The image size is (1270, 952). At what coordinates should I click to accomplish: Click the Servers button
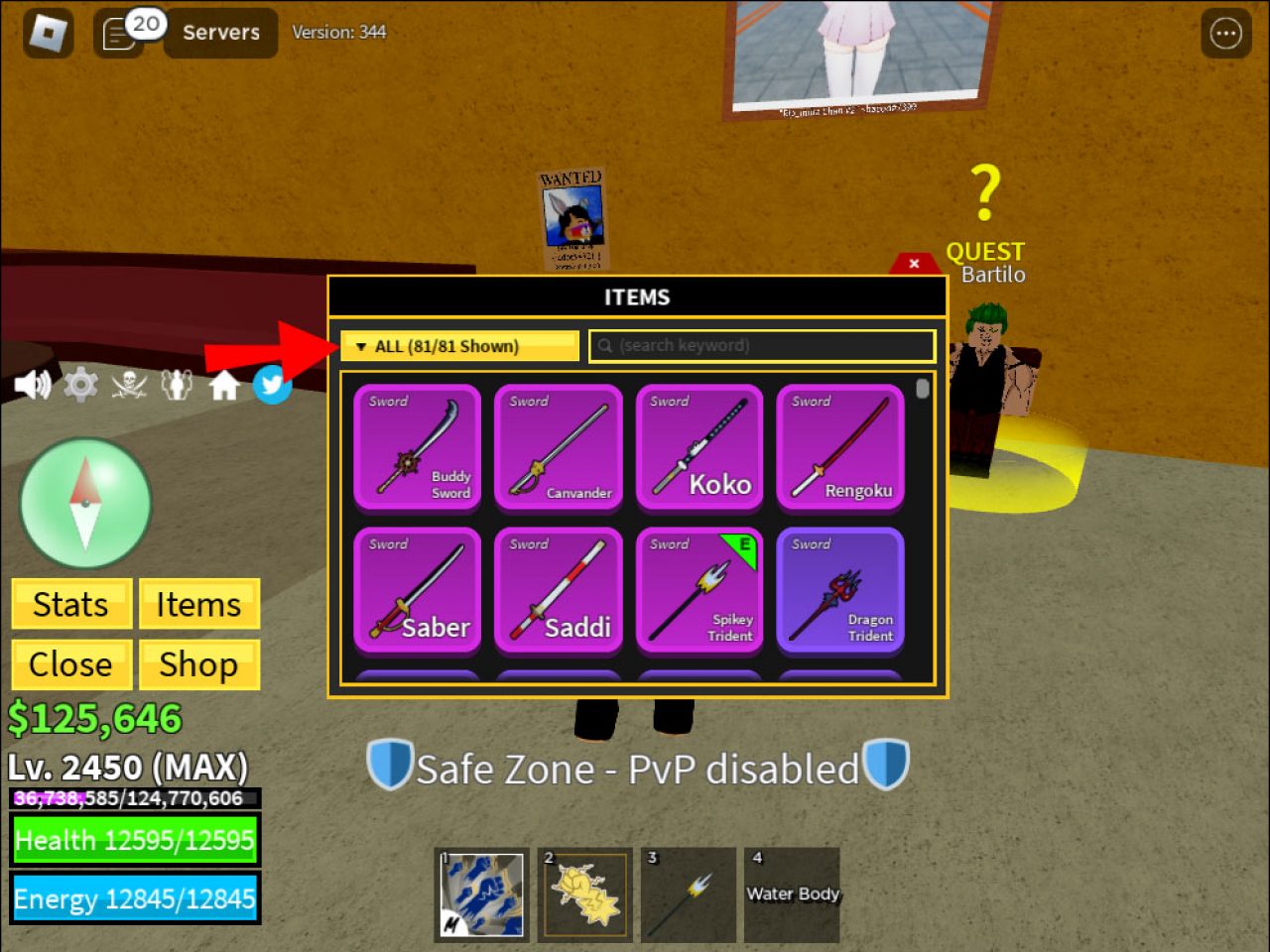tap(219, 33)
